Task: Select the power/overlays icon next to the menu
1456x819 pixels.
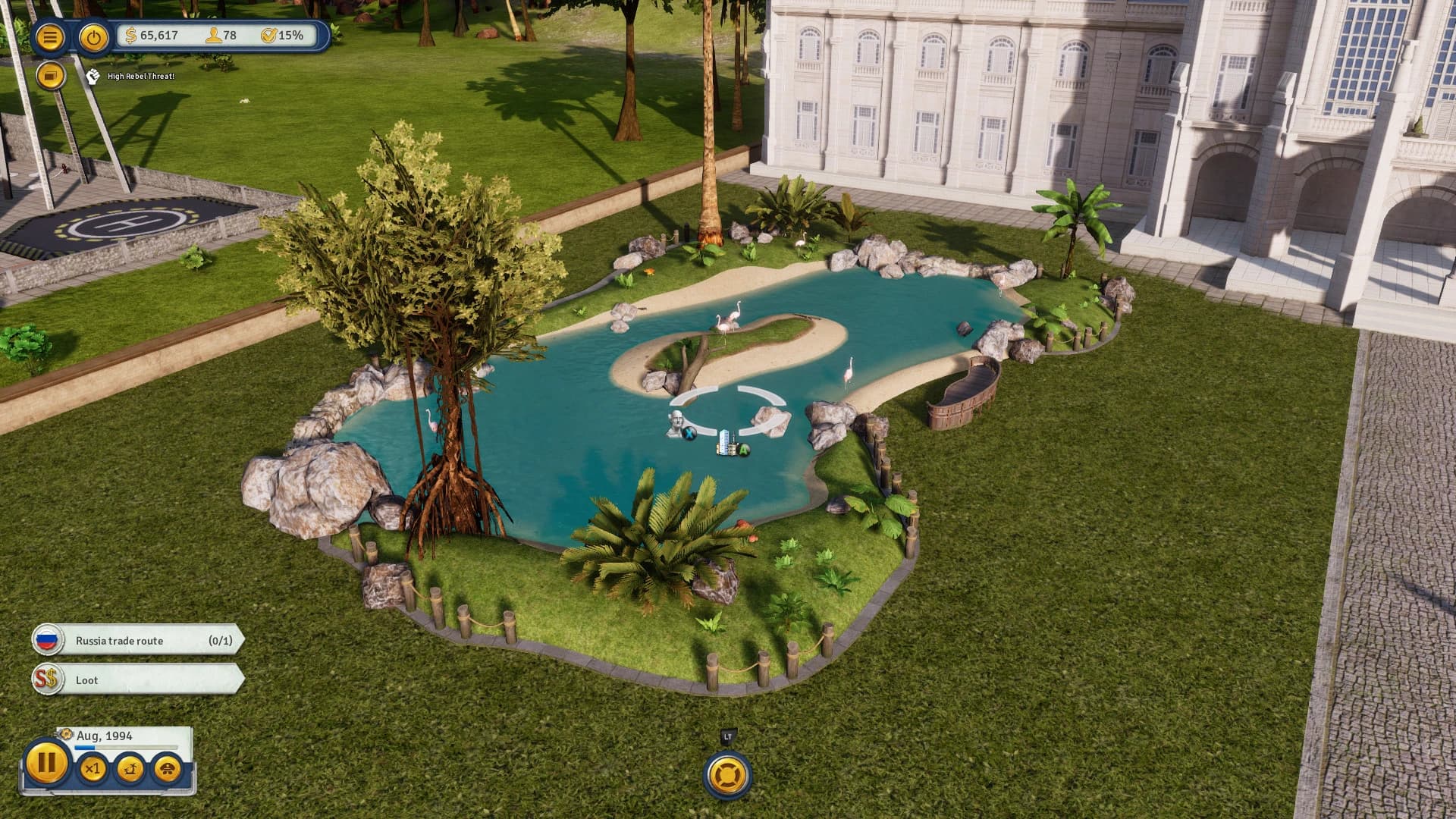Action: [94, 36]
